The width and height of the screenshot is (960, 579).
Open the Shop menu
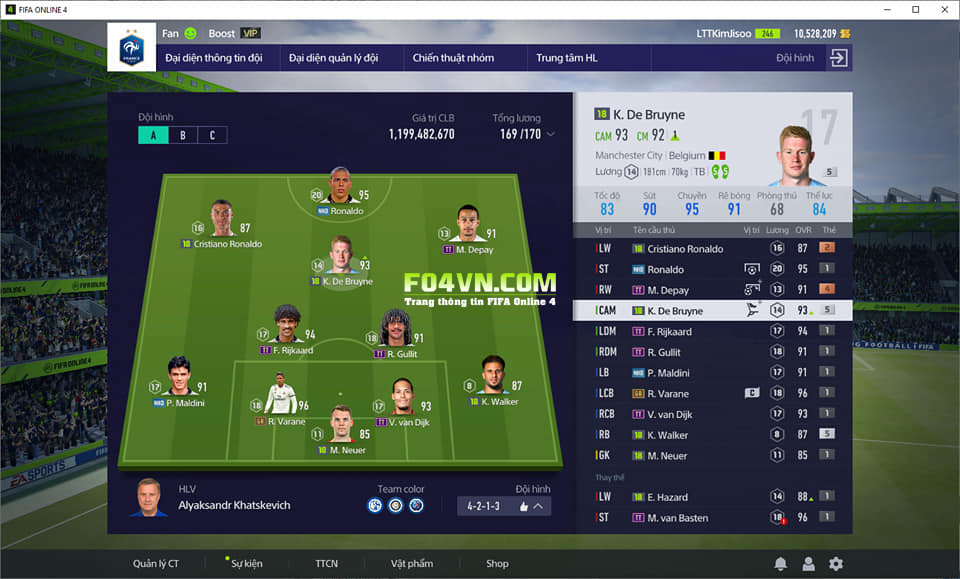tap(497, 563)
